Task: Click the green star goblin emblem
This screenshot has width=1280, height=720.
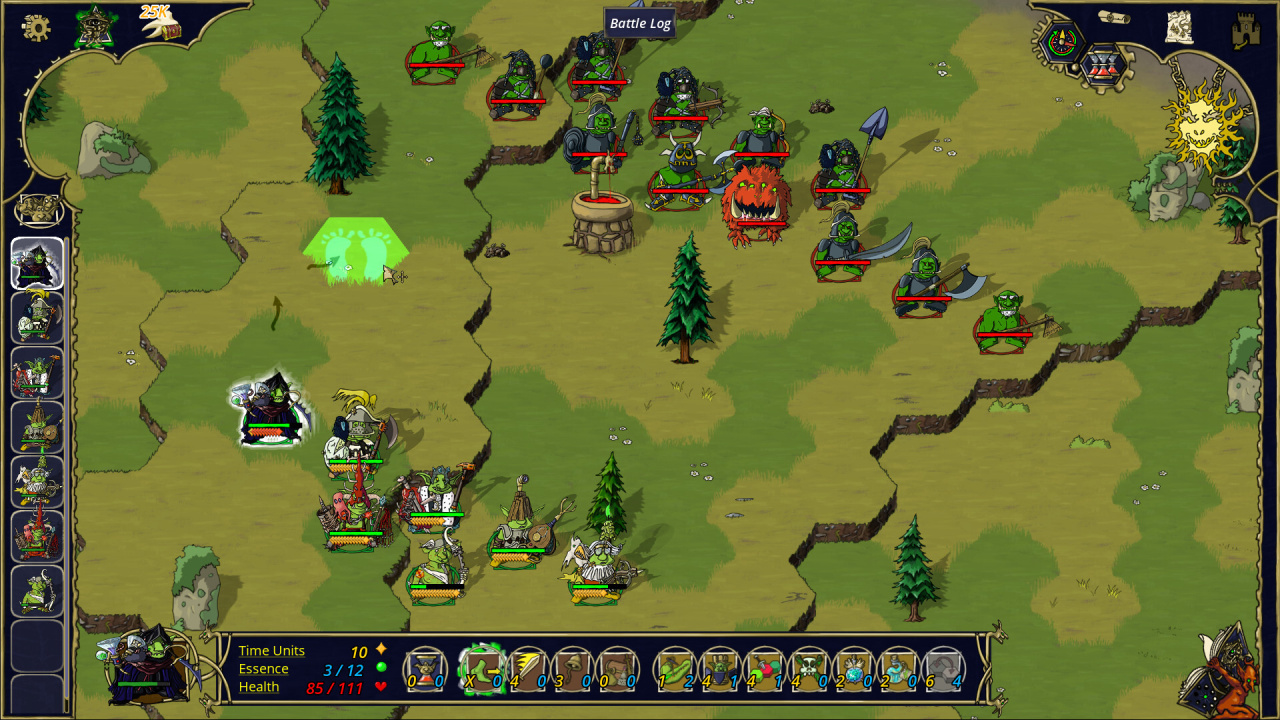Action: point(95,27)
